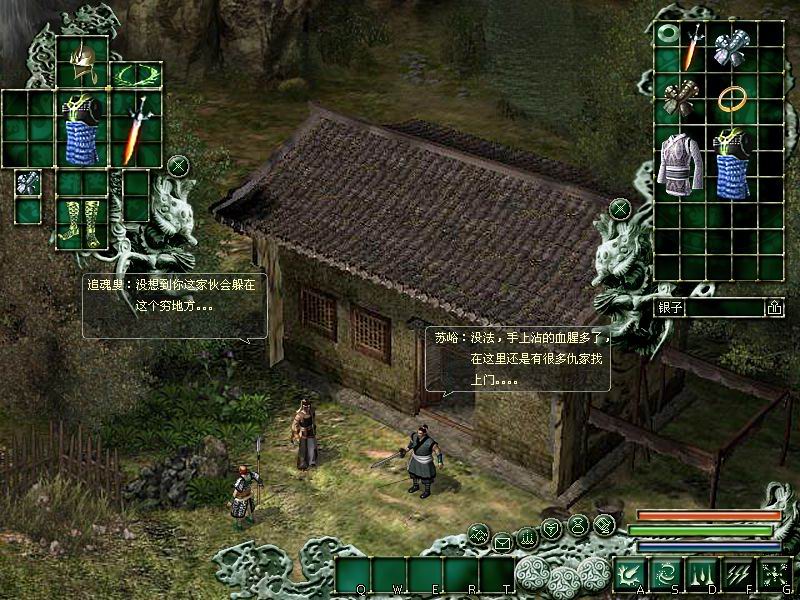Choose the equipped green scaled boots
Image resolution: width=800 pixels, height=600 pixels.
[x=82, y=222]
